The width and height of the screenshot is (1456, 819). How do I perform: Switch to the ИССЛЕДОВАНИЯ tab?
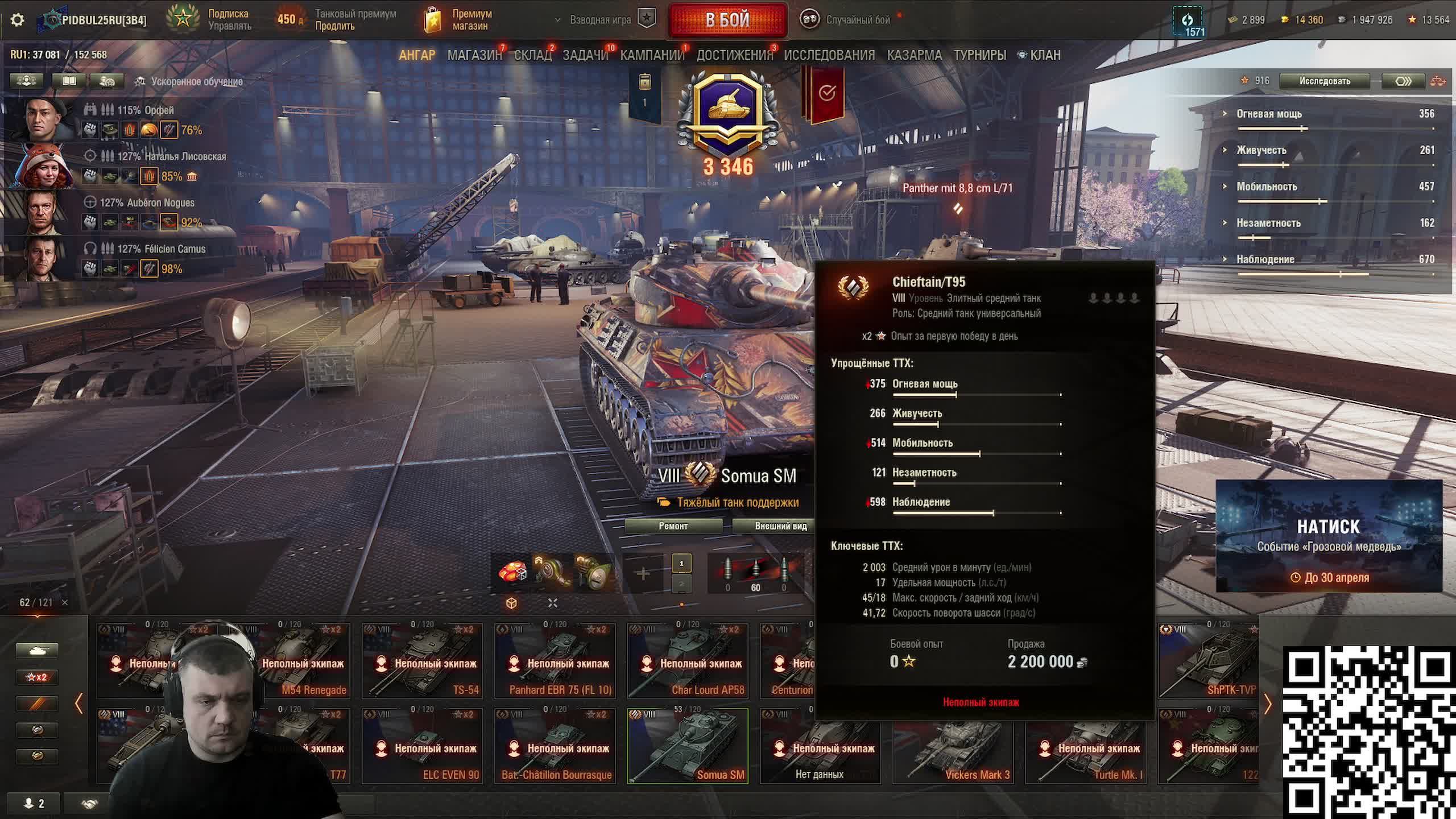point(829,55)
